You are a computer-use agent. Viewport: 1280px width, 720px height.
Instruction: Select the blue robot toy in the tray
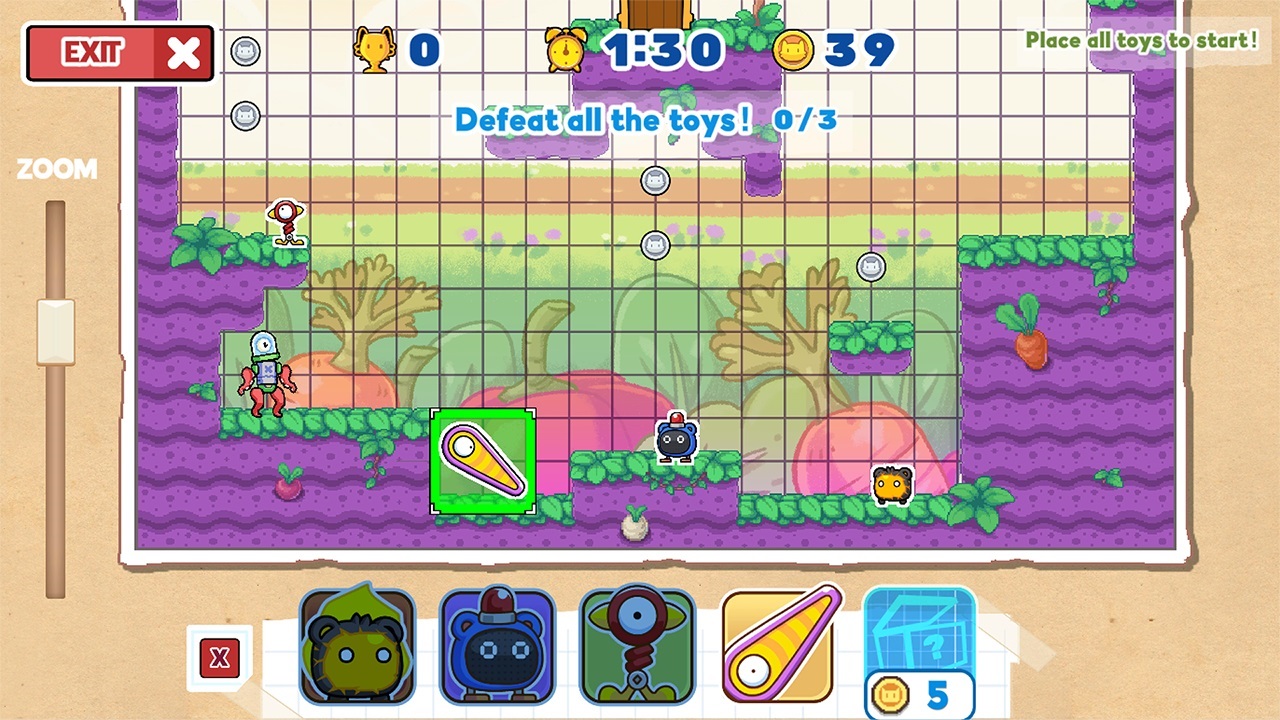(x=497, y=644)
